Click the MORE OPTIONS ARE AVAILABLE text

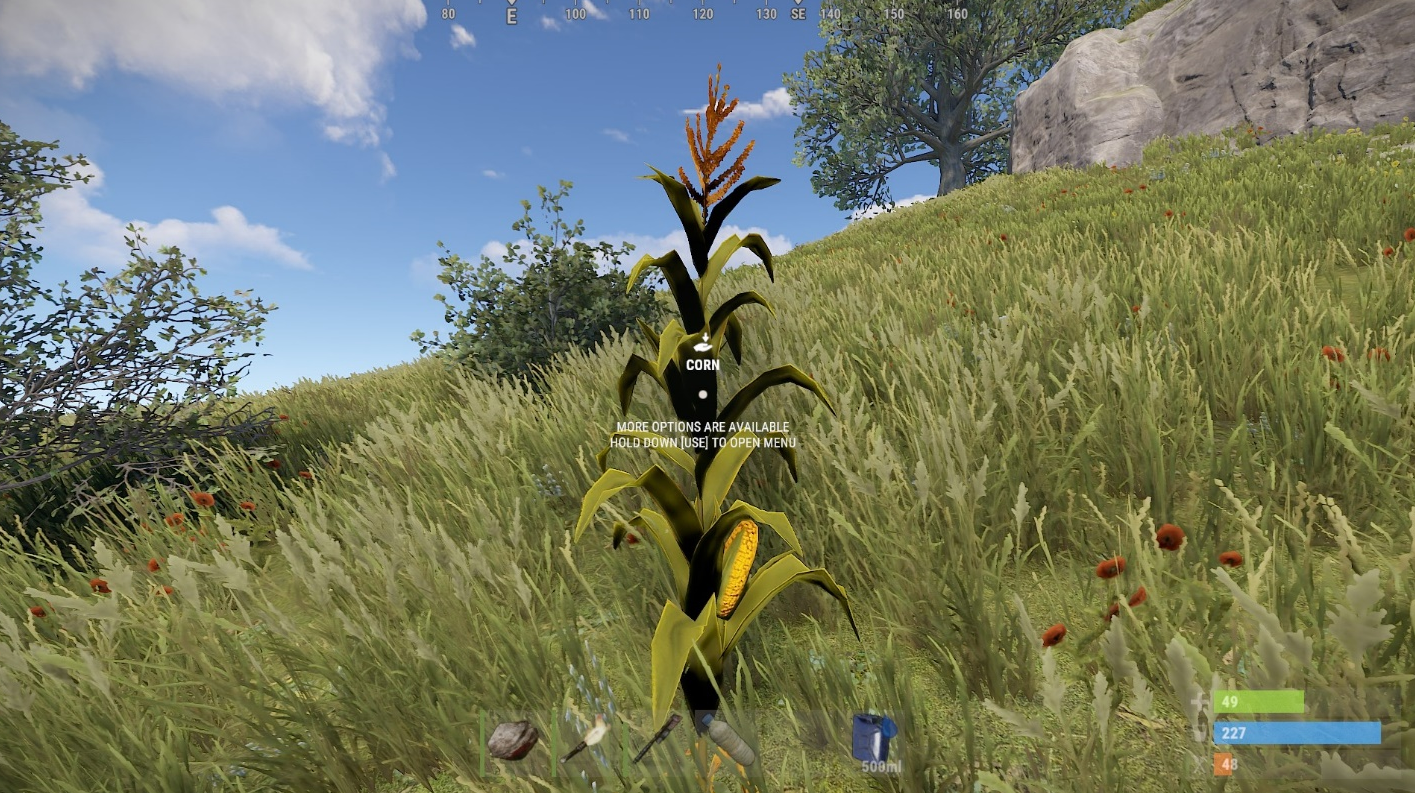[701, 427]
